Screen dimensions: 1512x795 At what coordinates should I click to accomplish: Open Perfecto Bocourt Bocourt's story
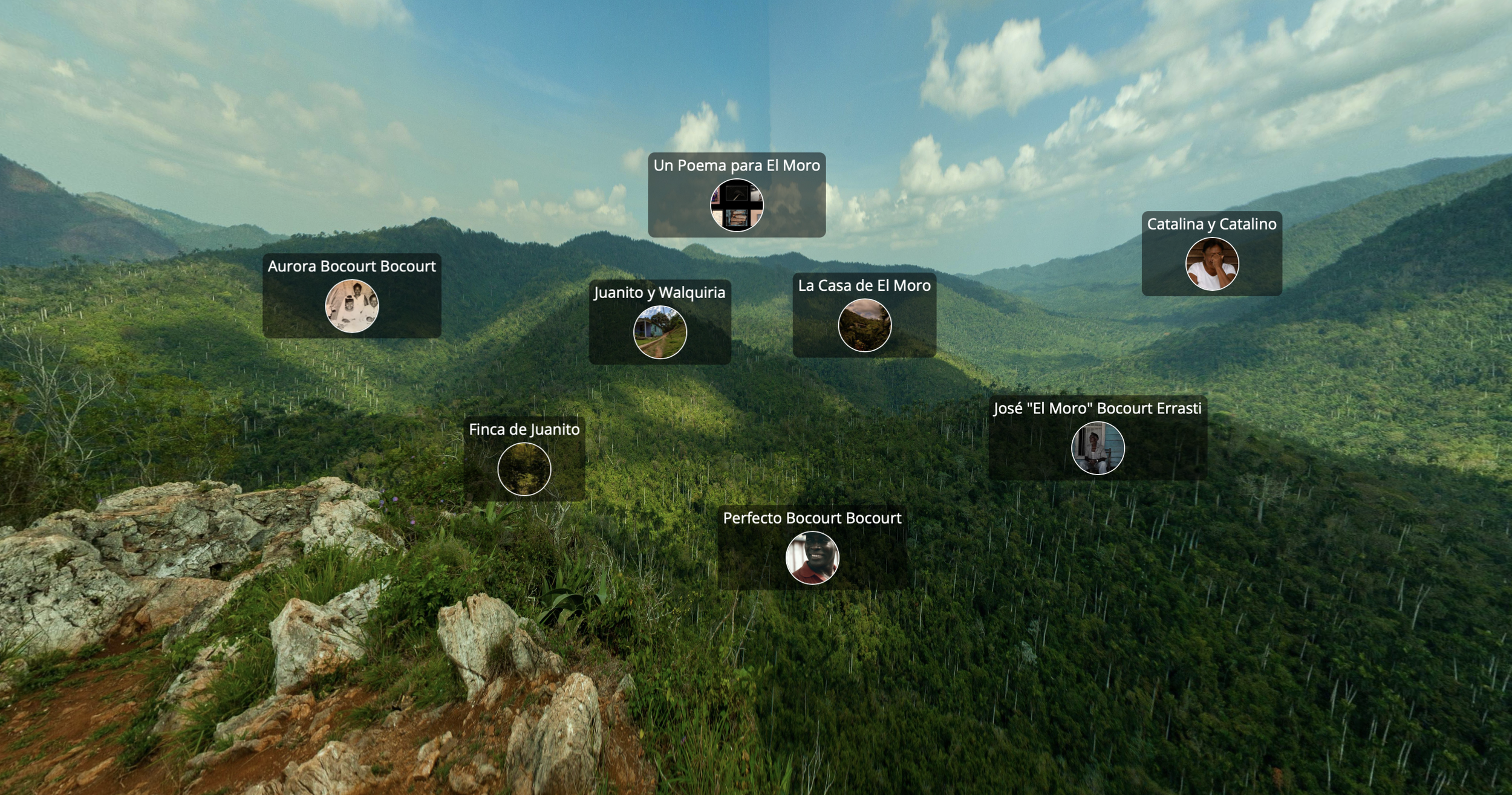pos(812,557)
